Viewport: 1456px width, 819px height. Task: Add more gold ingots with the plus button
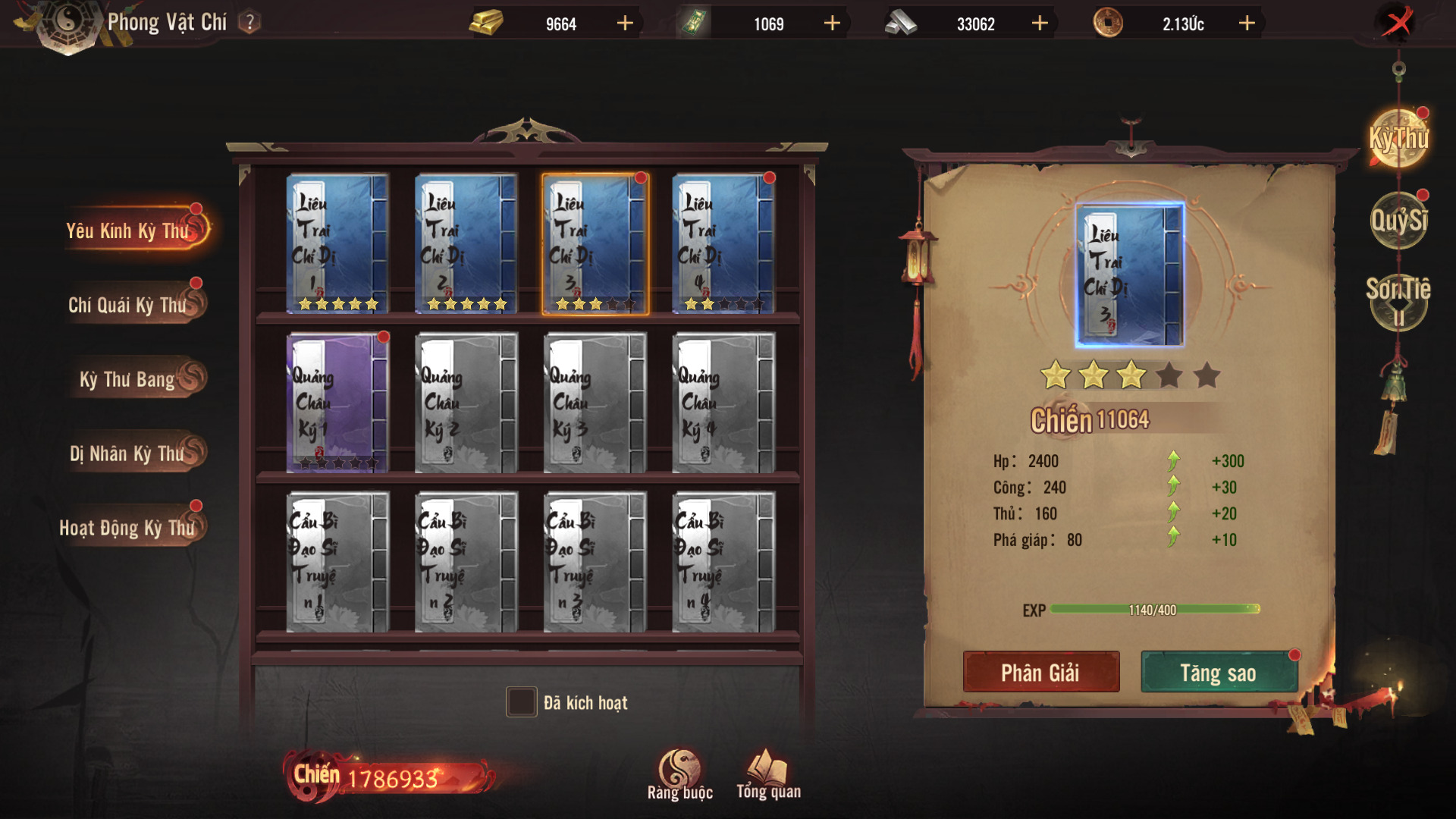tap(625, 24)
